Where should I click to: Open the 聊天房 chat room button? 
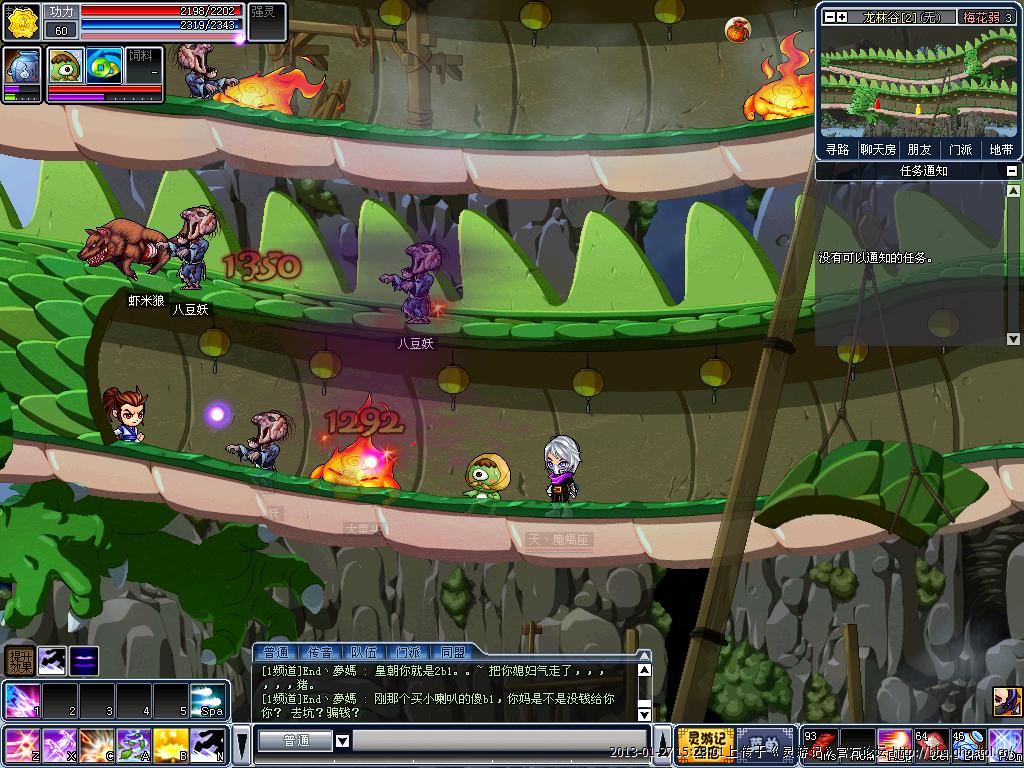pyautogui.click(x=877, y=149)
